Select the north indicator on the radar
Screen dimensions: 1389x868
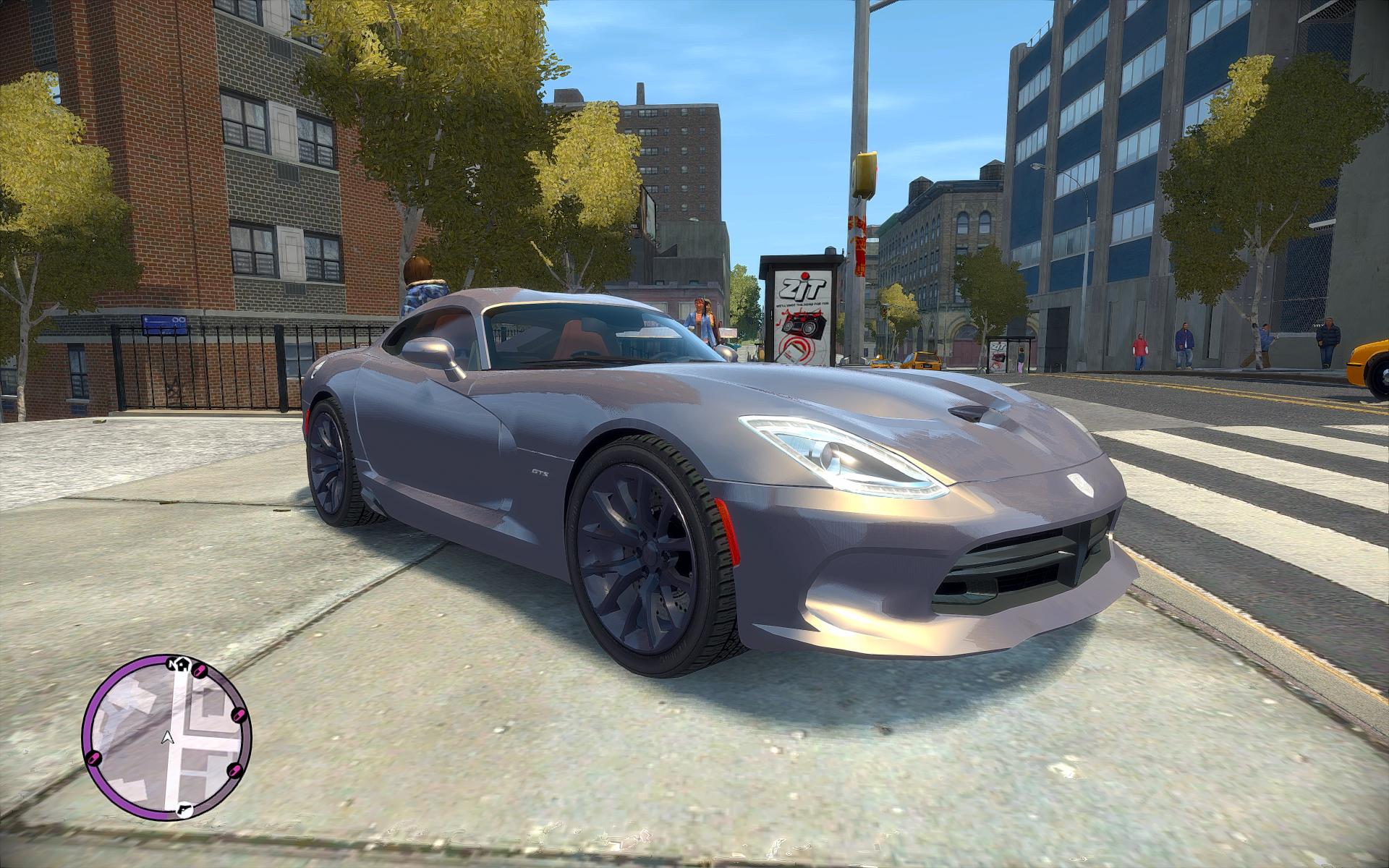[x=172, y=663]
